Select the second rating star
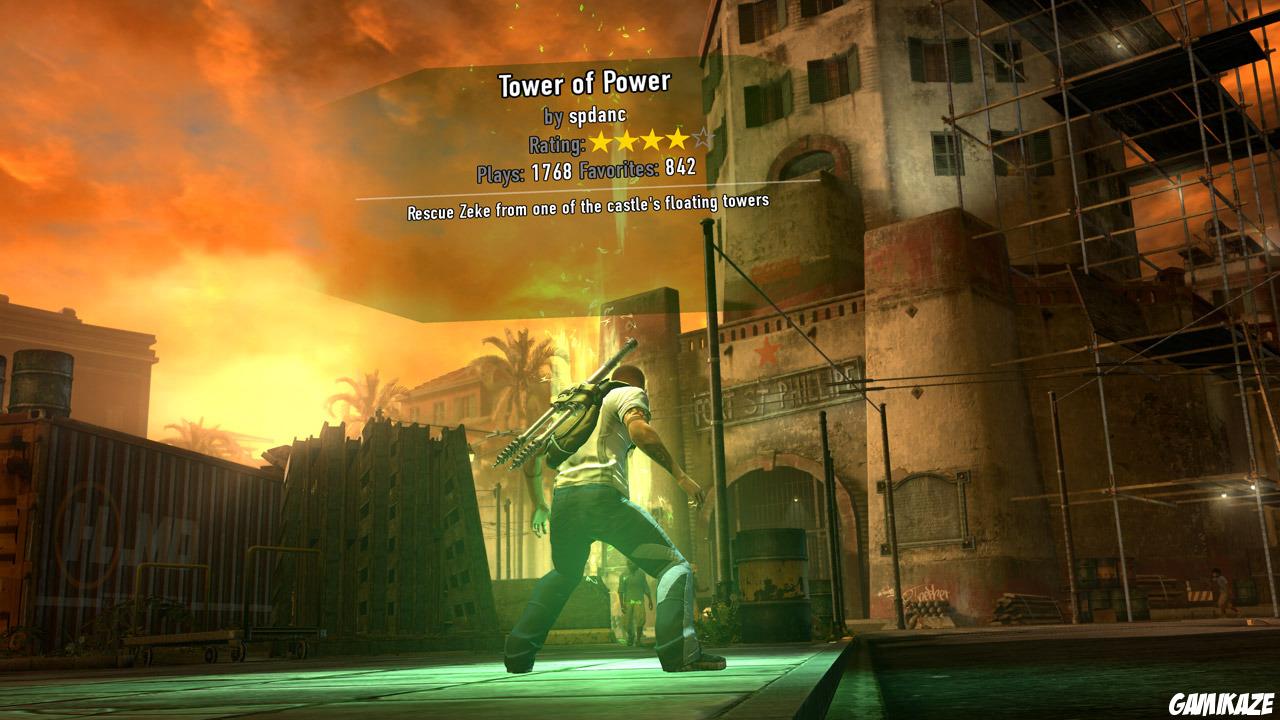The image size is (1280, 720). (x=628, y=141)
